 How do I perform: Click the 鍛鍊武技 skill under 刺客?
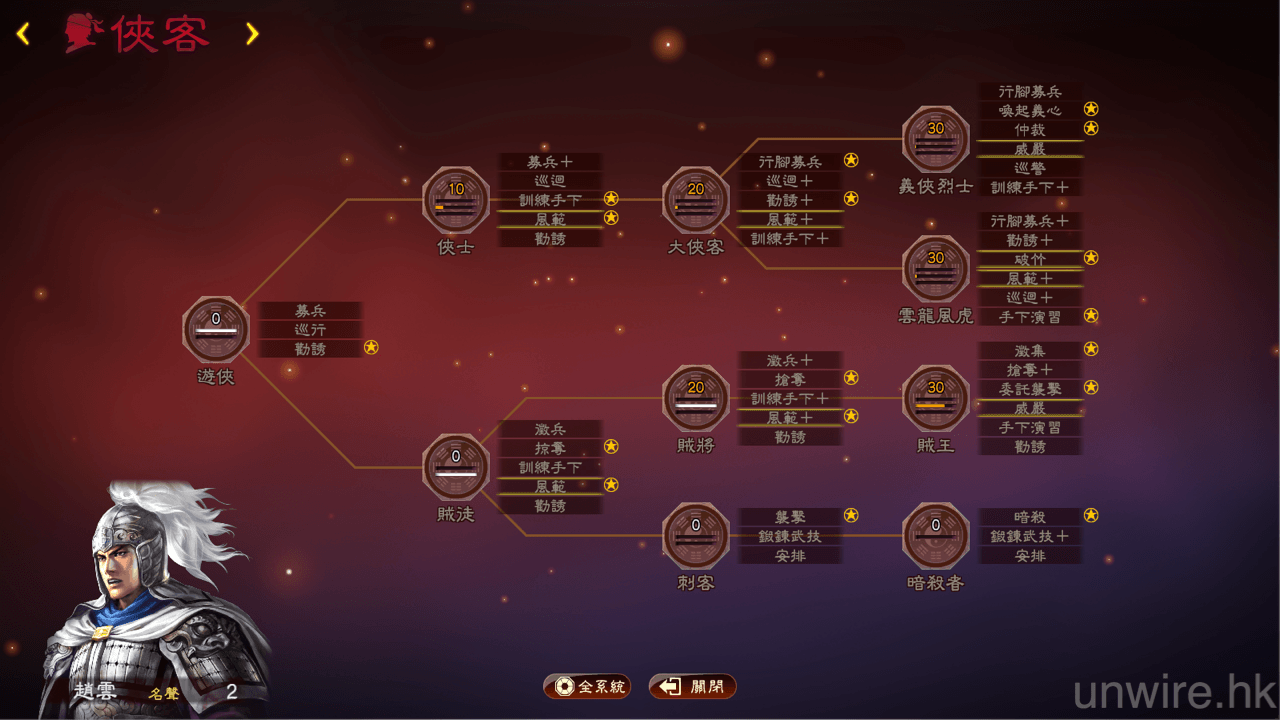pyautogui.click(x=790, y=536)
